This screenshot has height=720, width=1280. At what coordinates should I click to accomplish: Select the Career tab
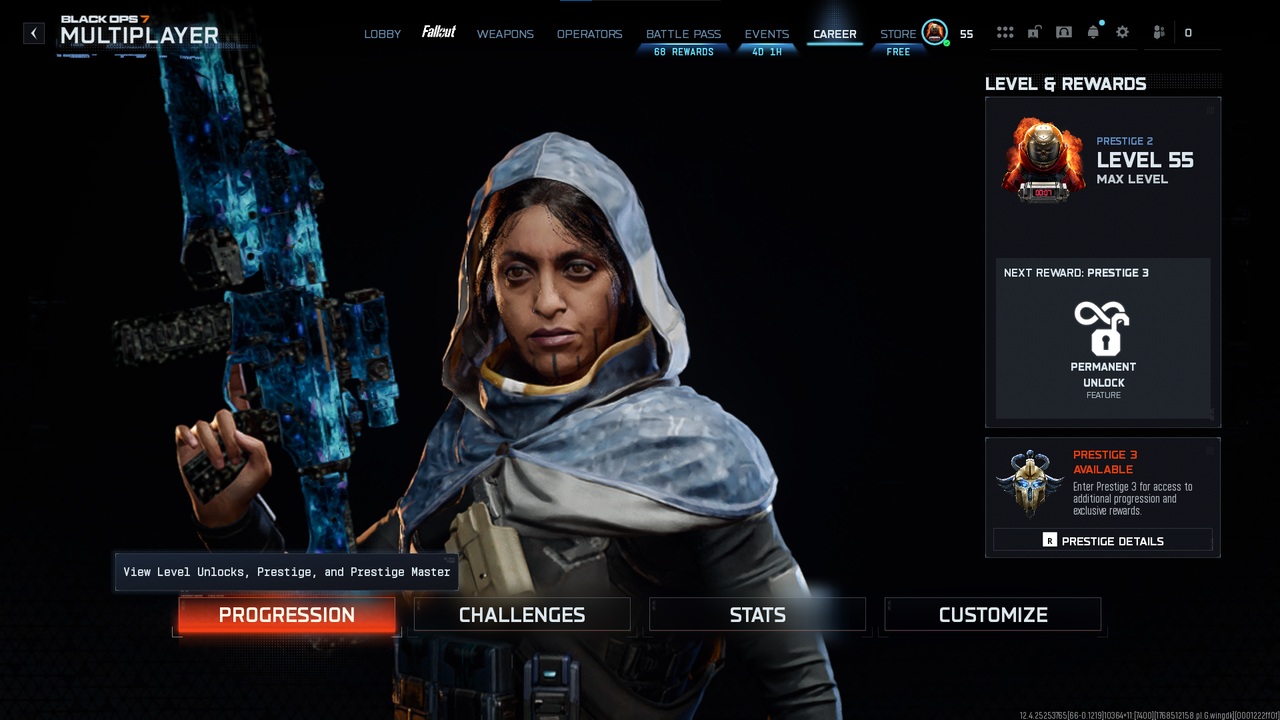point(834,34)
